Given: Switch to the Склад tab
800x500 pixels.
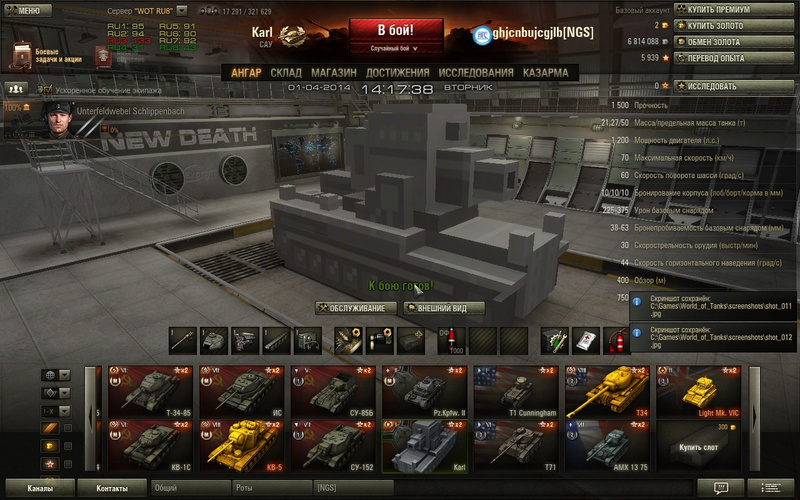Looking at the screenshot, I should coord(286,73).
